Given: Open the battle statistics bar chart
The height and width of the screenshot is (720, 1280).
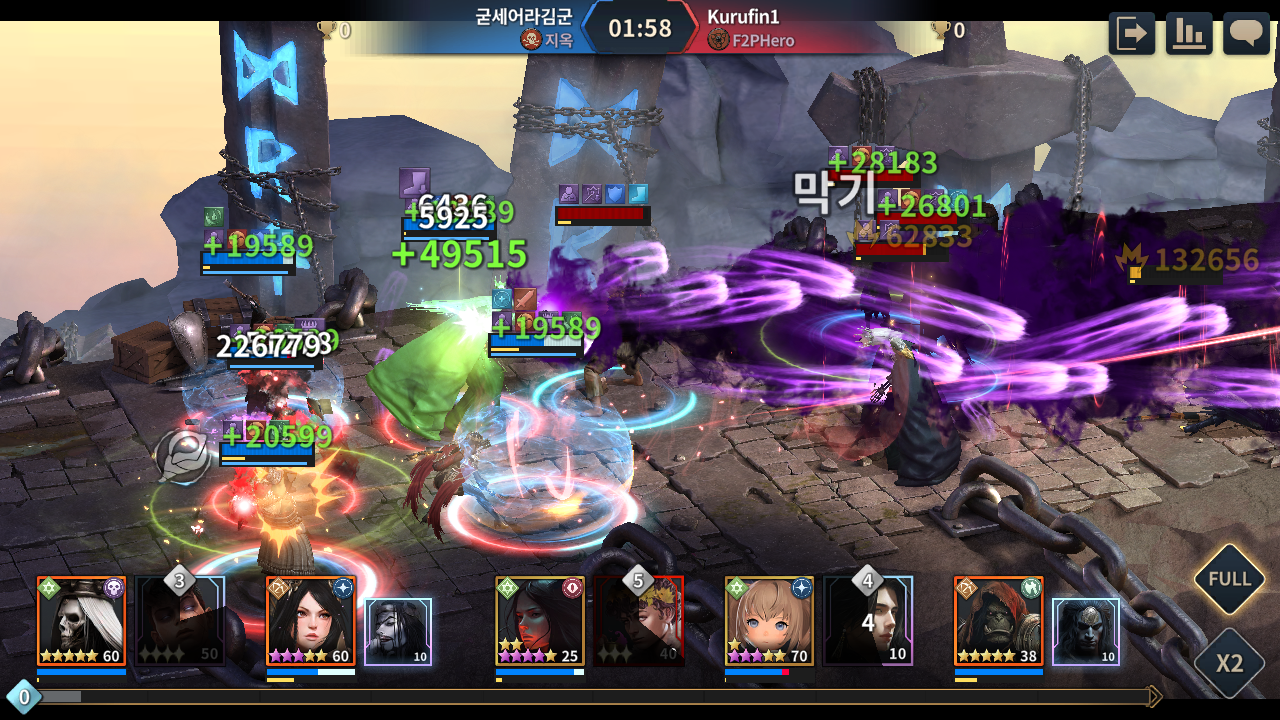Looking at the screenshot, I should coord(1188,34).
